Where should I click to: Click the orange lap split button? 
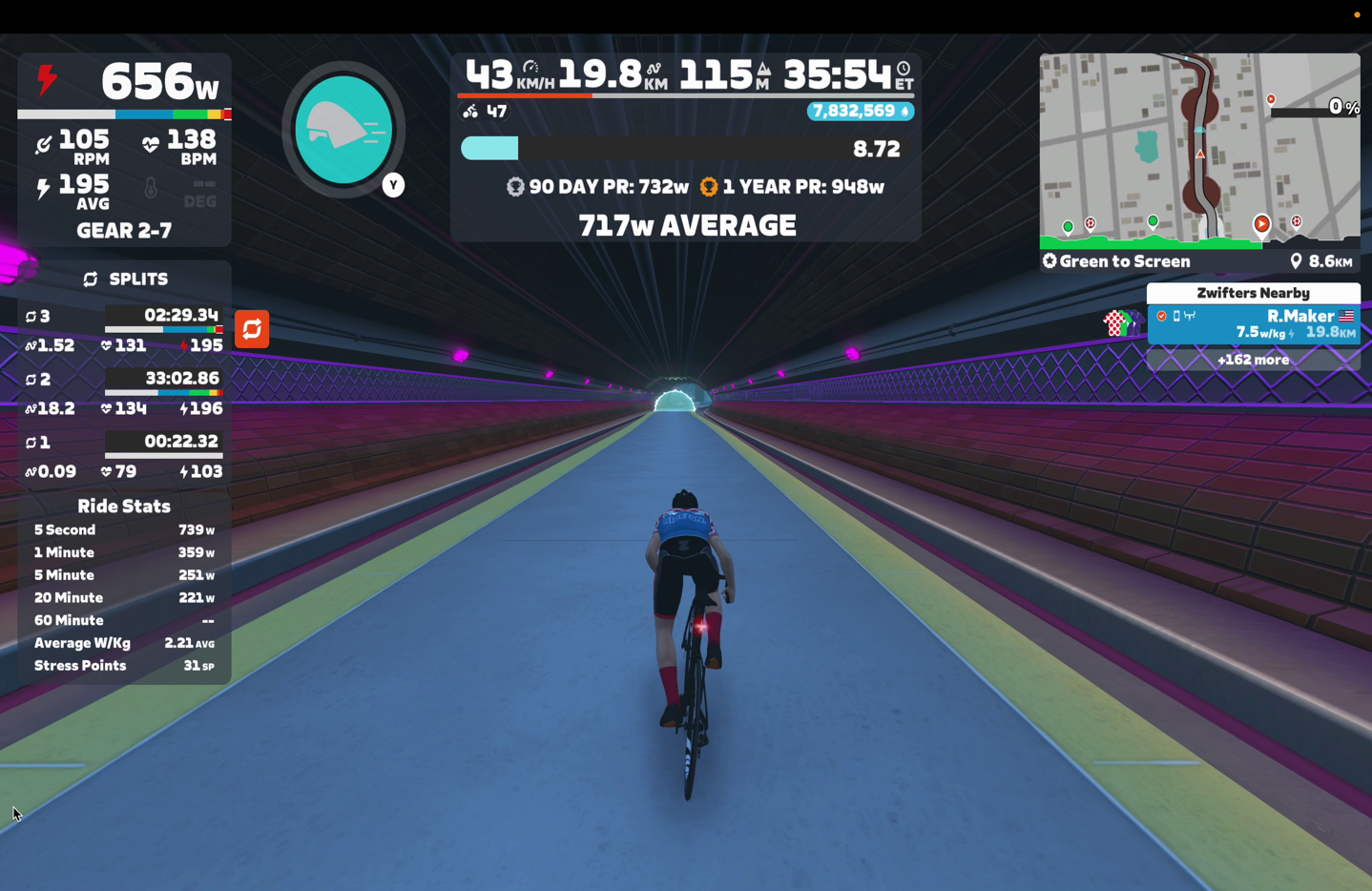(x=252, y=329)
